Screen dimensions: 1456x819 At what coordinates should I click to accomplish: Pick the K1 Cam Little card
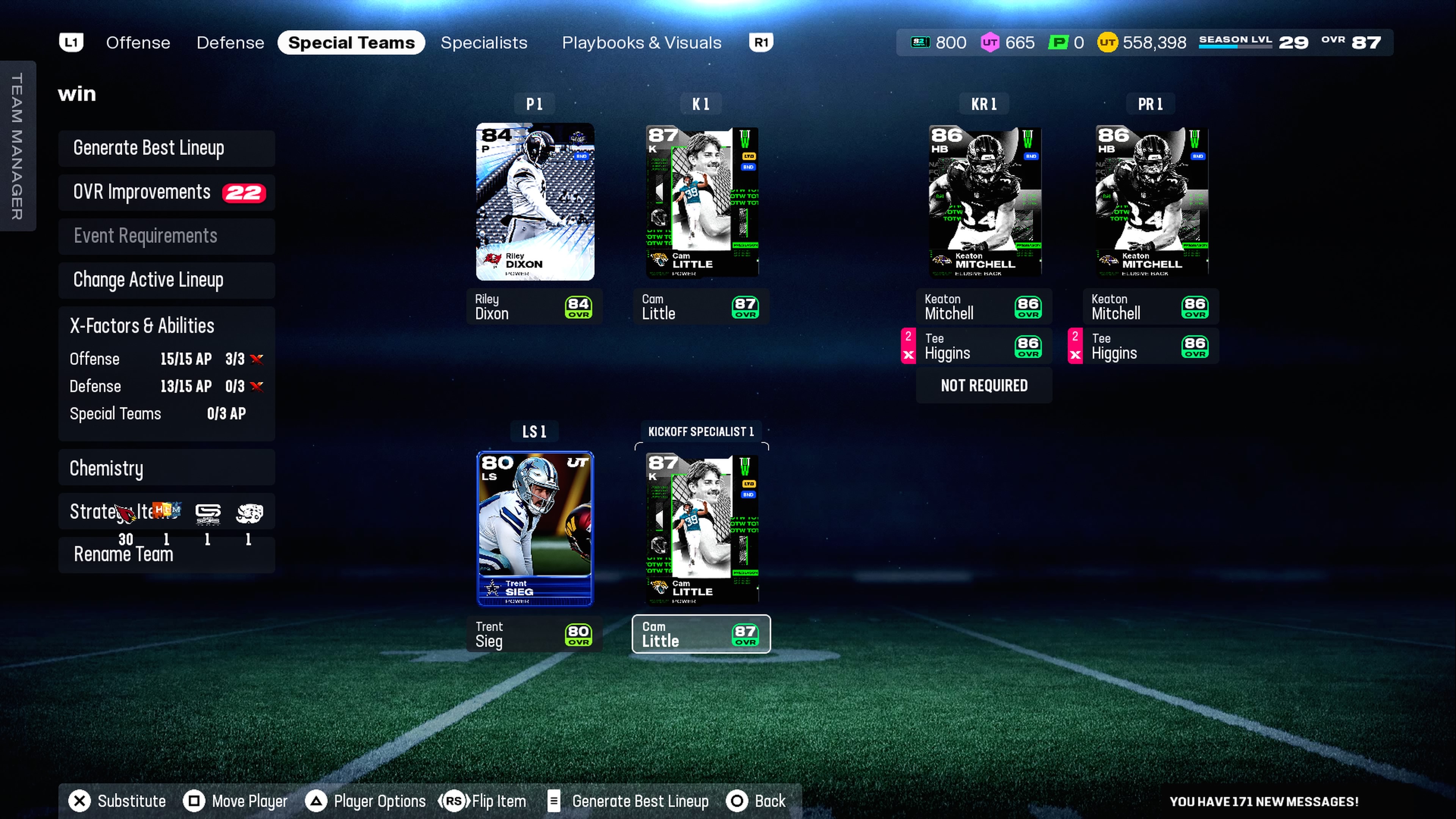point(701,202)
